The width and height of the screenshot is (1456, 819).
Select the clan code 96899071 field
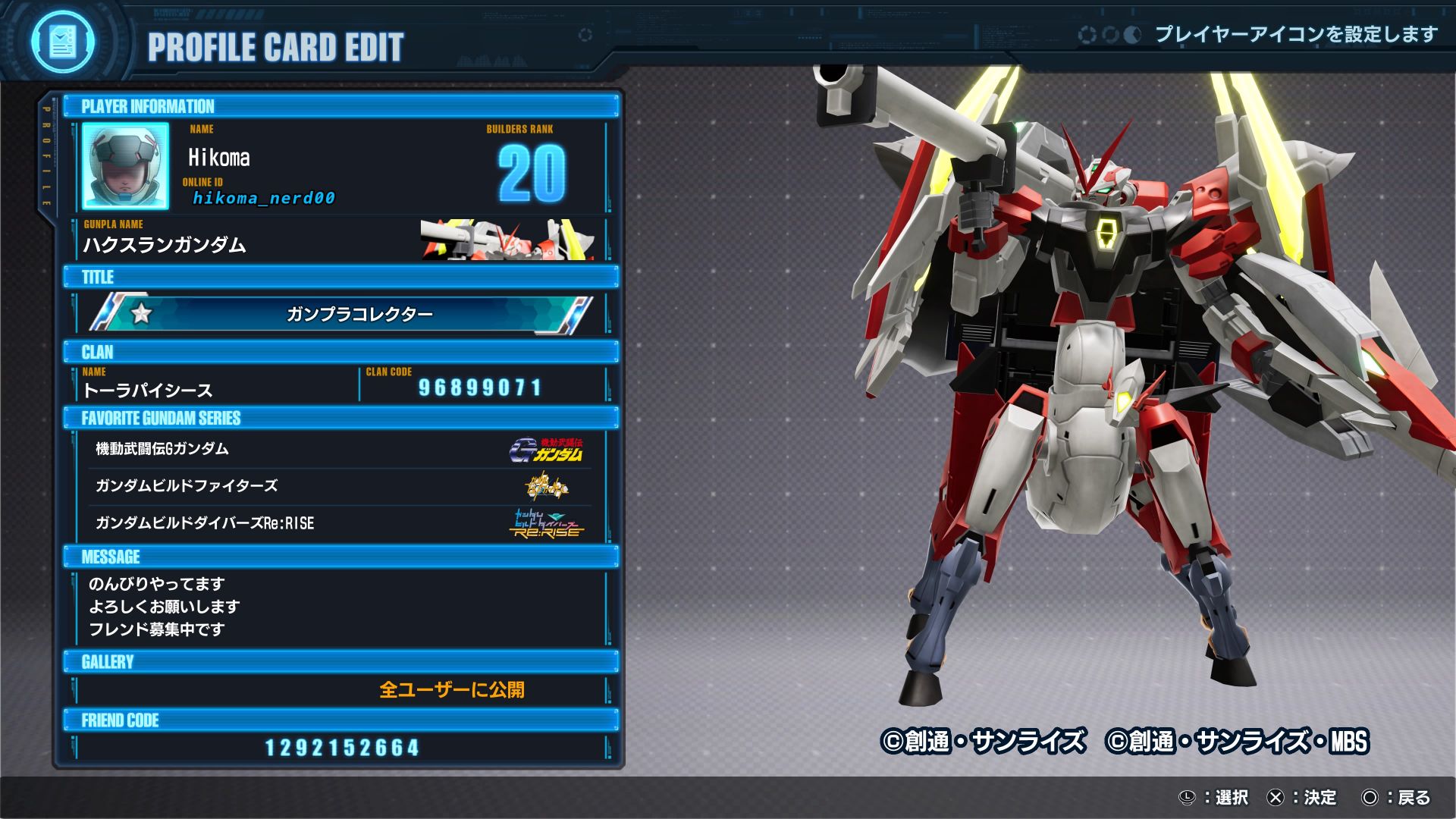[481, 388]
